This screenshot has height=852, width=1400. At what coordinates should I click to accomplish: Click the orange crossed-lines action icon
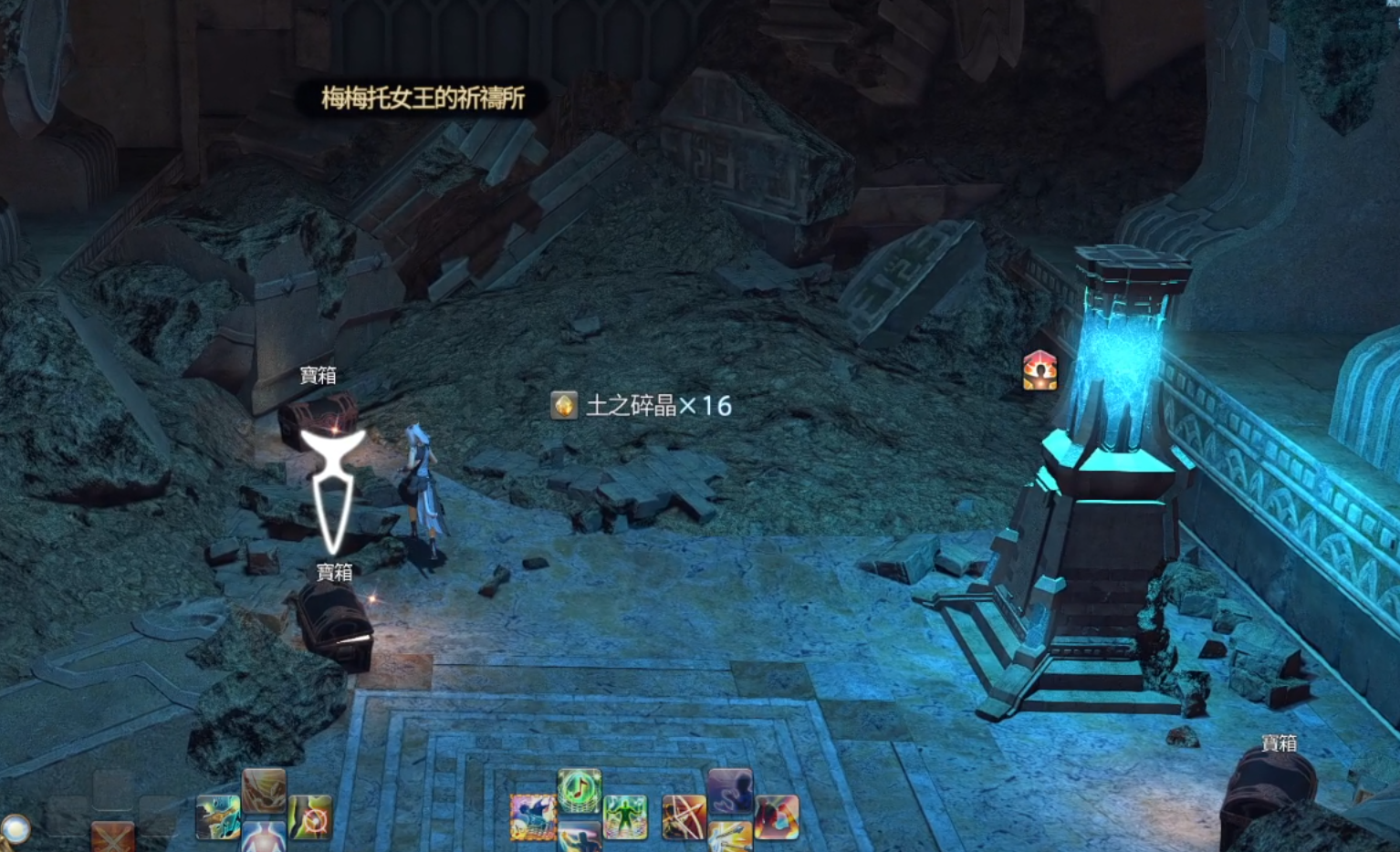pyautogui.click(x=113, y=836)
